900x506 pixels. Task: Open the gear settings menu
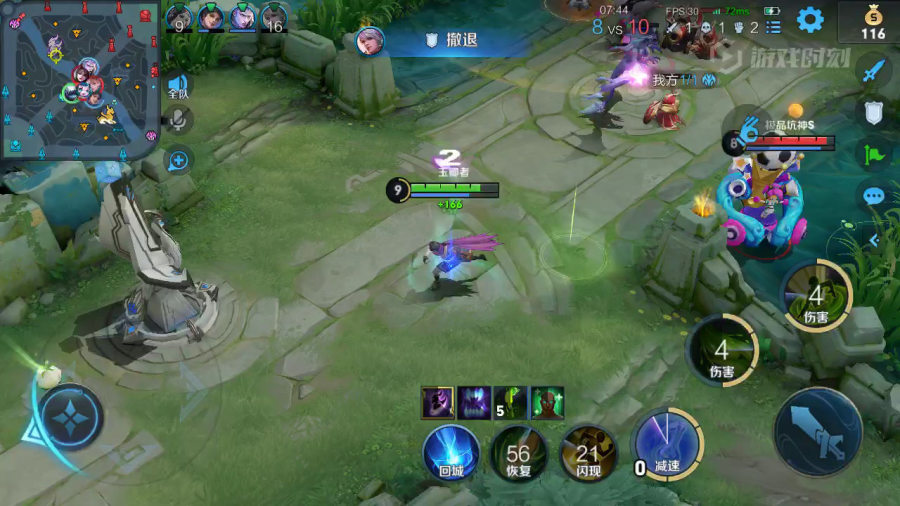(x=809, y=19)
